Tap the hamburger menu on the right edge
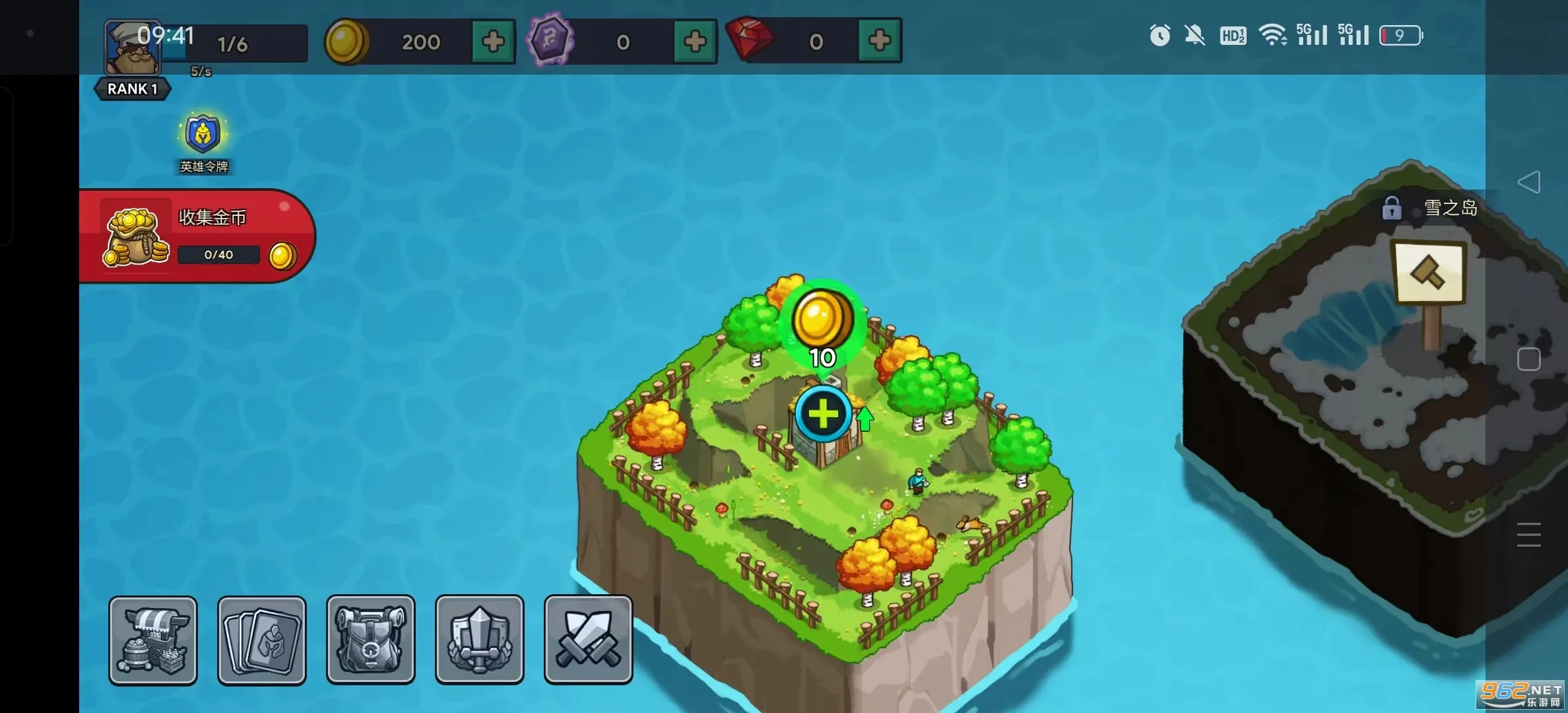 click(x=1529, y=535)
